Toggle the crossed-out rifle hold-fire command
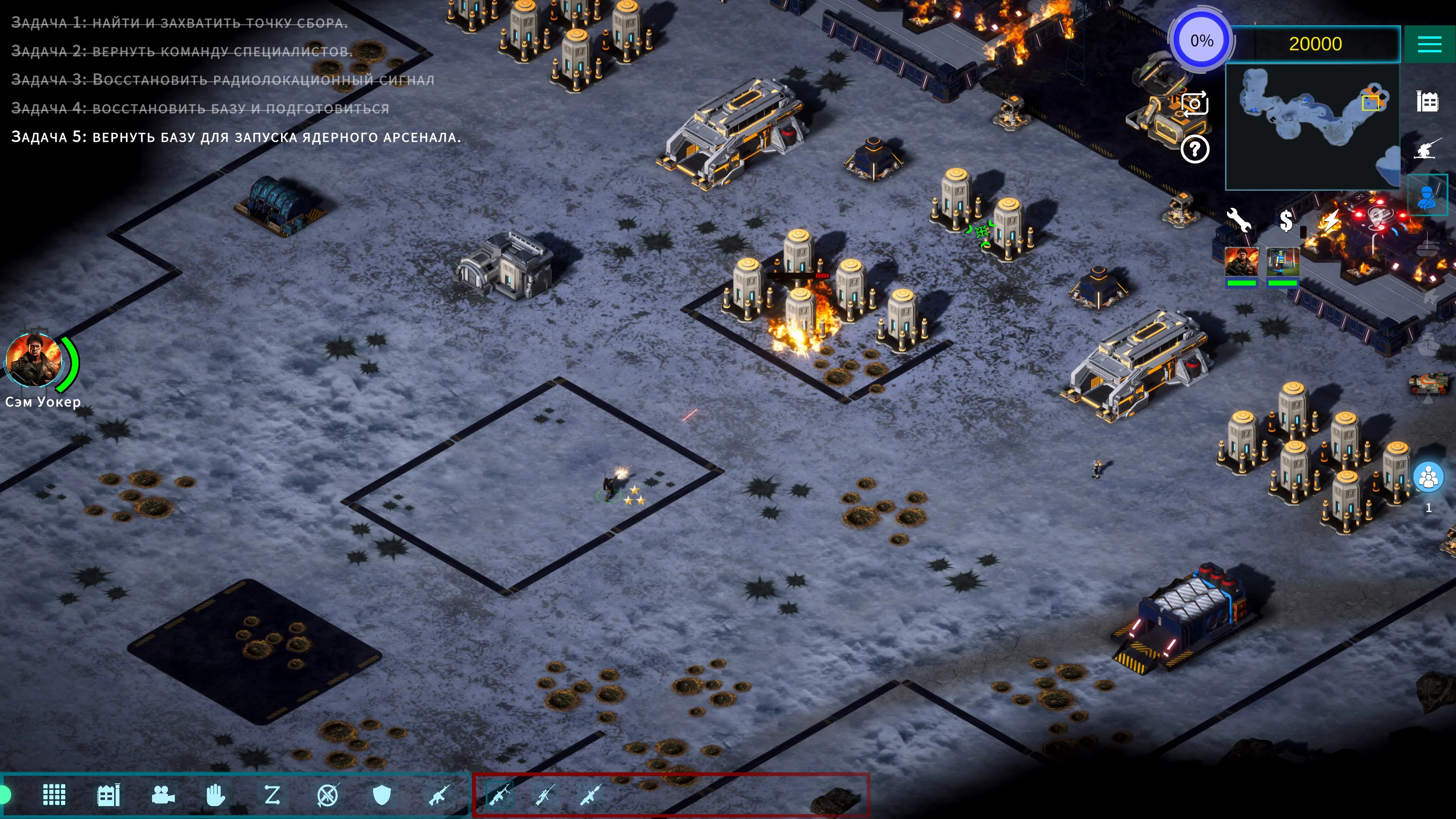This screenshot has height=819, width=1456. tap(328, 795)
